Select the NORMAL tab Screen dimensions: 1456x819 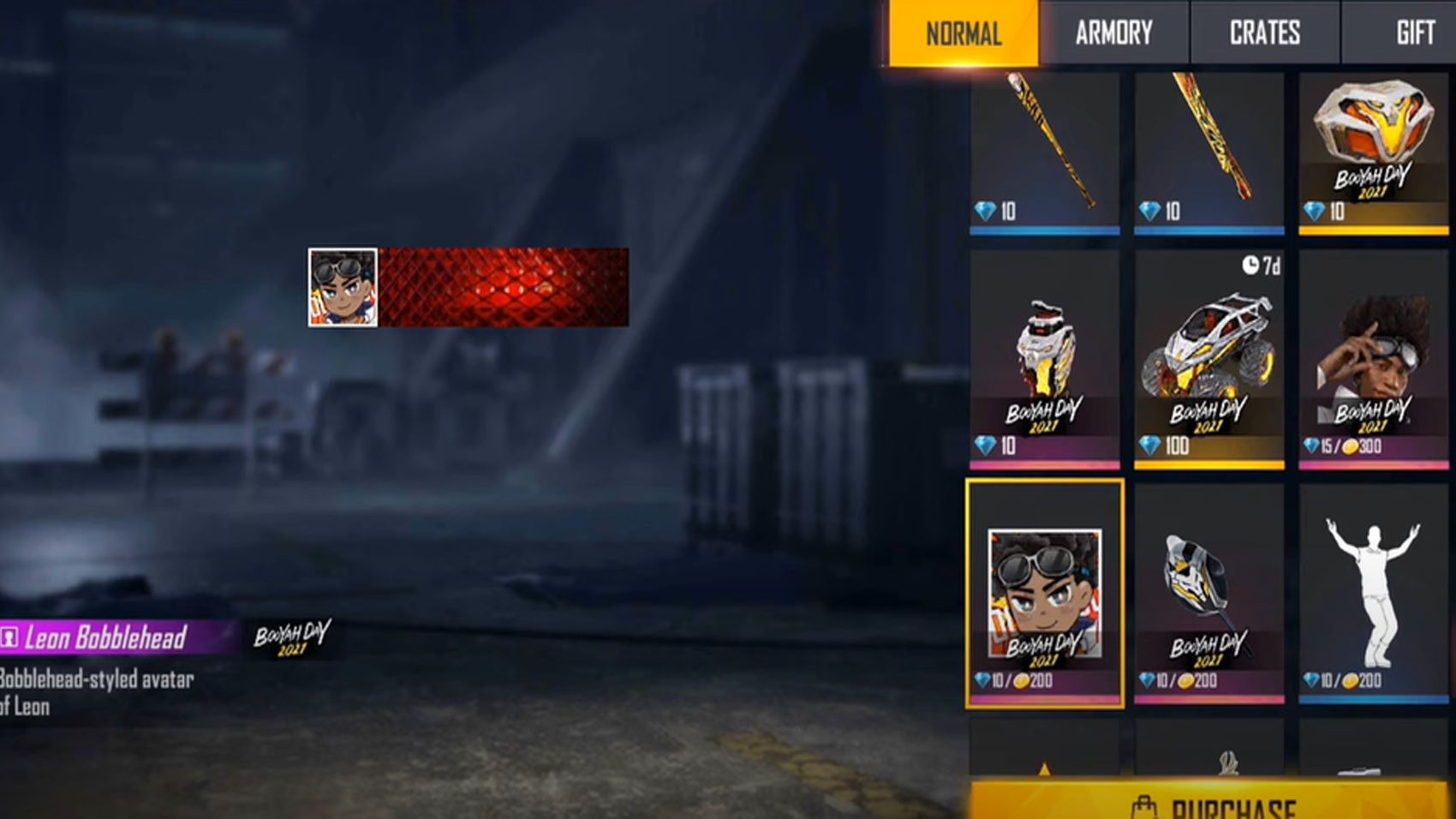coord(962,33)
